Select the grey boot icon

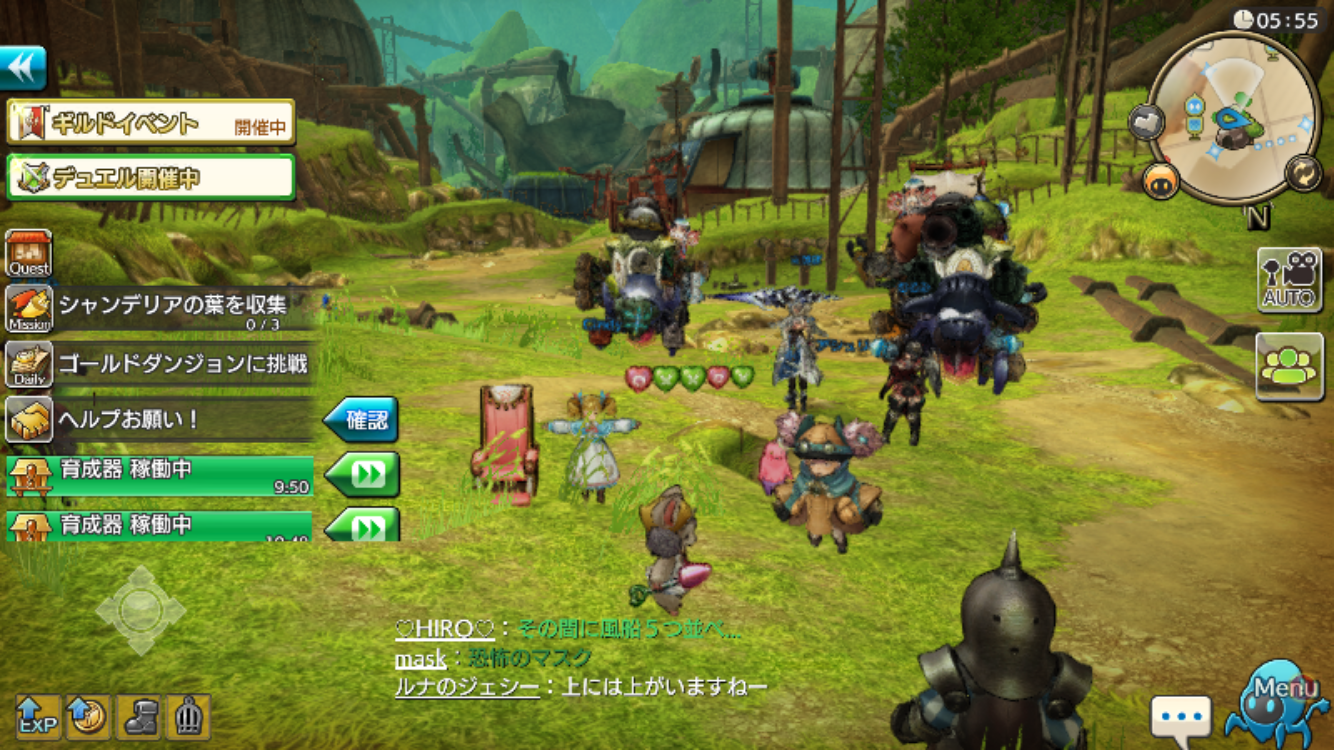pos(138,716)
